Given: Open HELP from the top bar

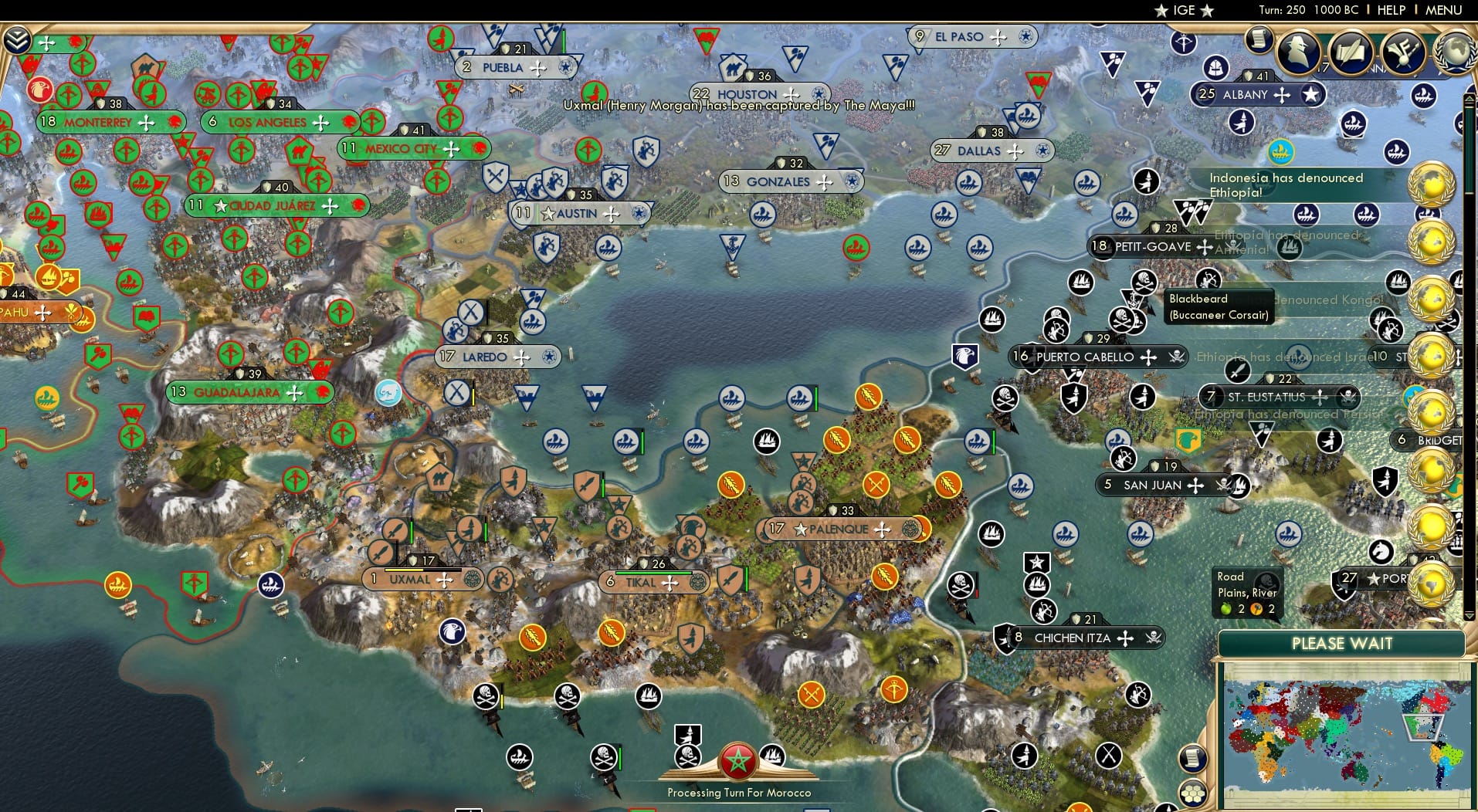Looking at the screenshot, I should pyautogui.click(x=1390, y=10).
